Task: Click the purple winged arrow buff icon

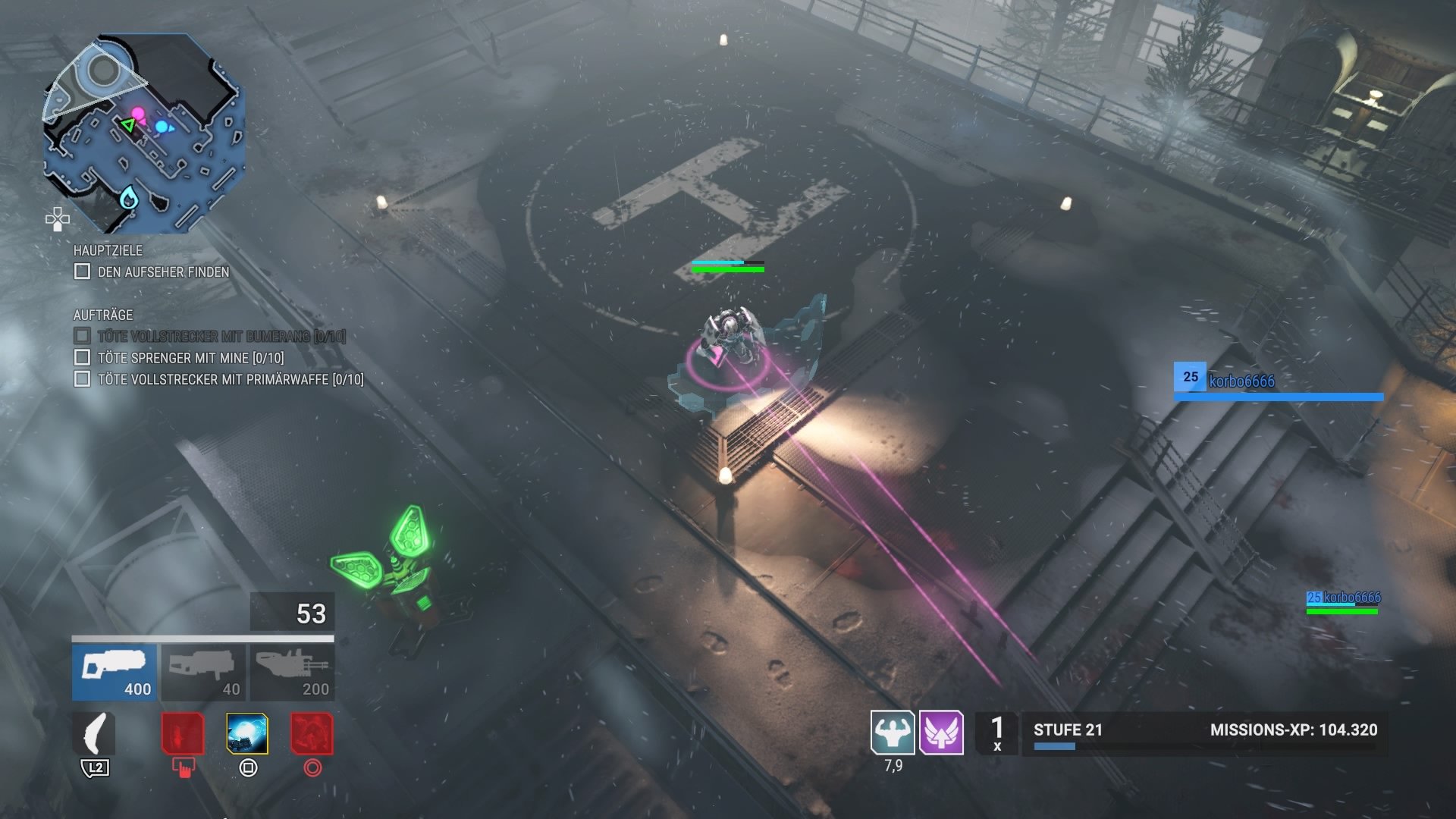Action: [x=941, y=733]
